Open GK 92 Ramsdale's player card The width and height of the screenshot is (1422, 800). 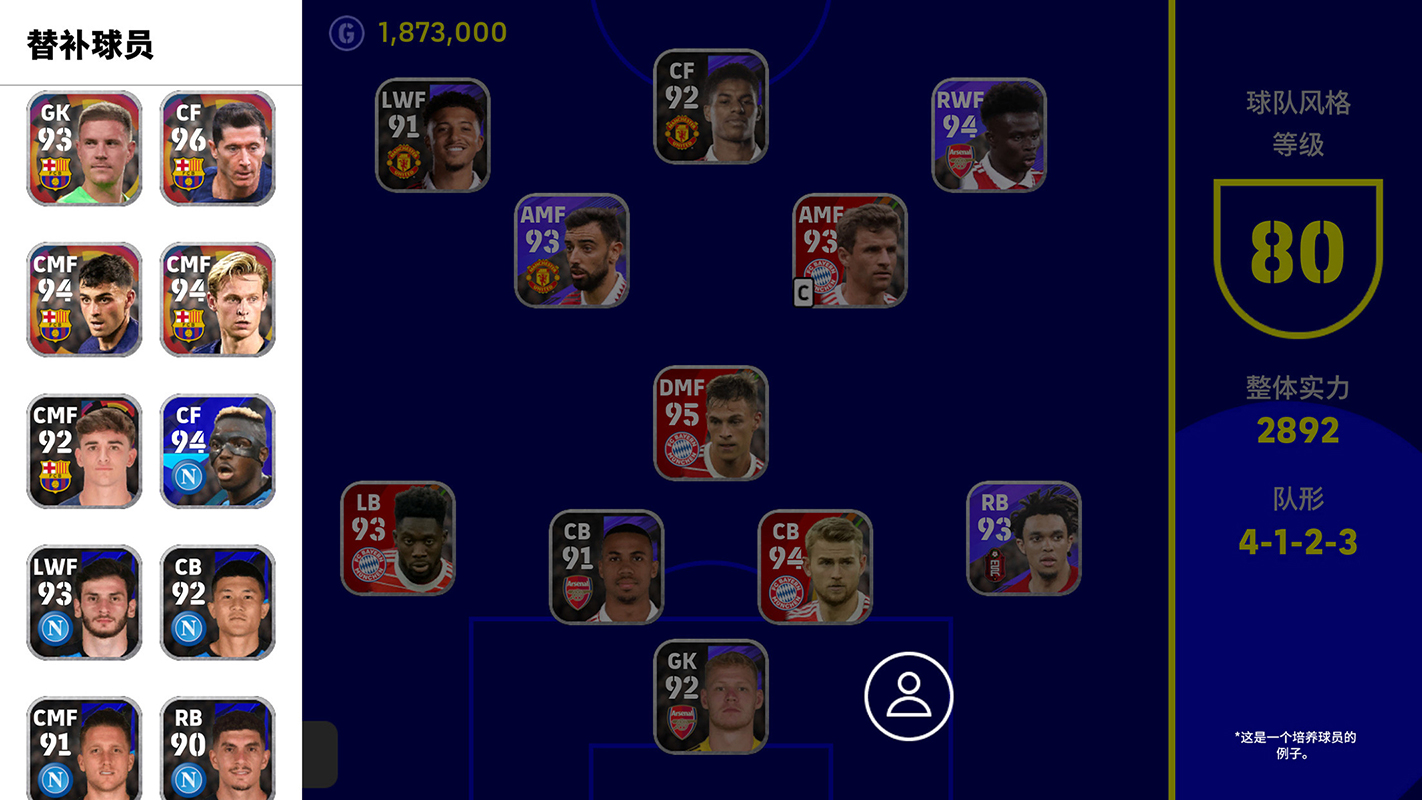710,695
